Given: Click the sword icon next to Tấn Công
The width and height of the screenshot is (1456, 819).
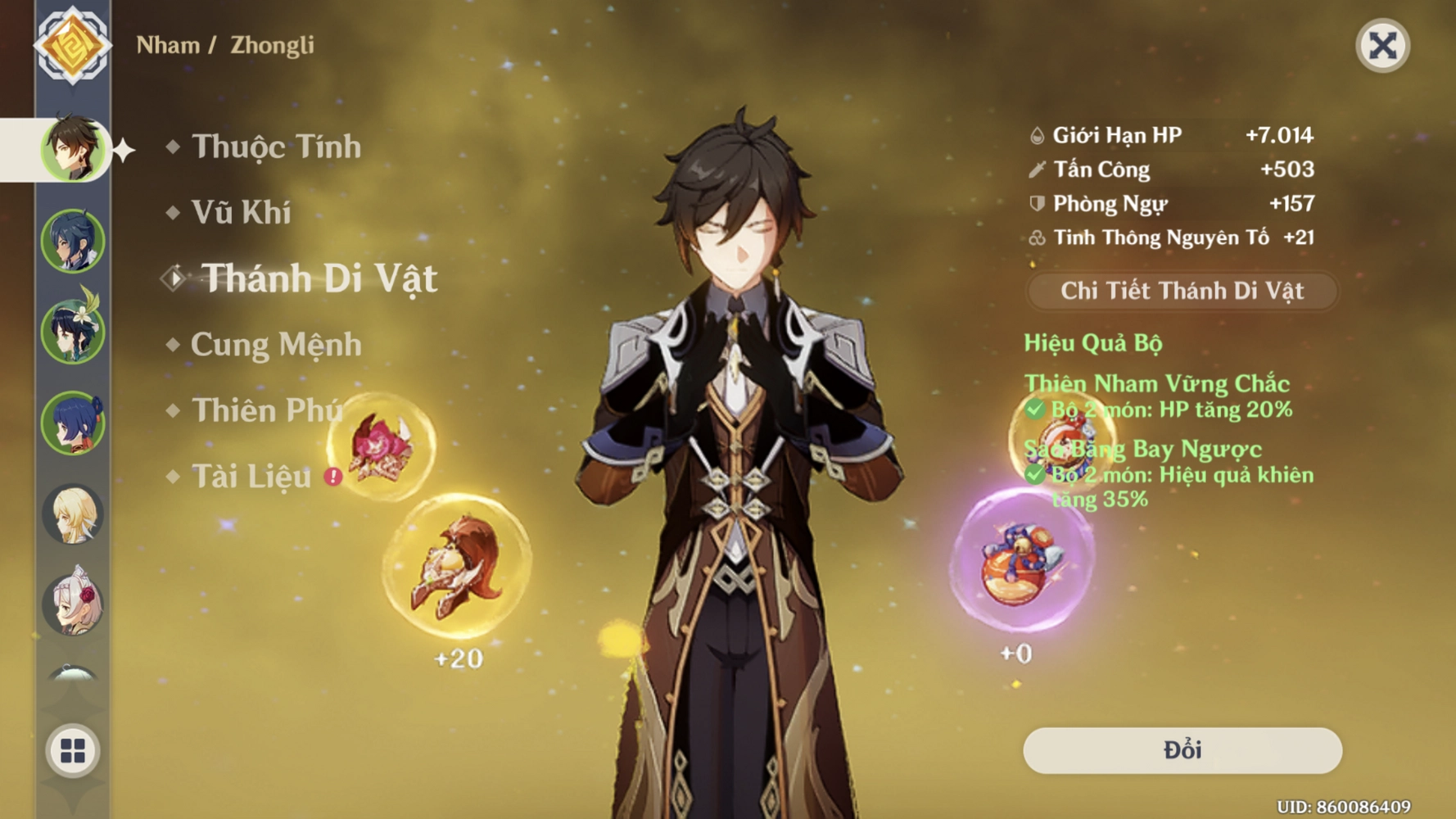Looking at the screenshot, I should (x=1036, y=169).
